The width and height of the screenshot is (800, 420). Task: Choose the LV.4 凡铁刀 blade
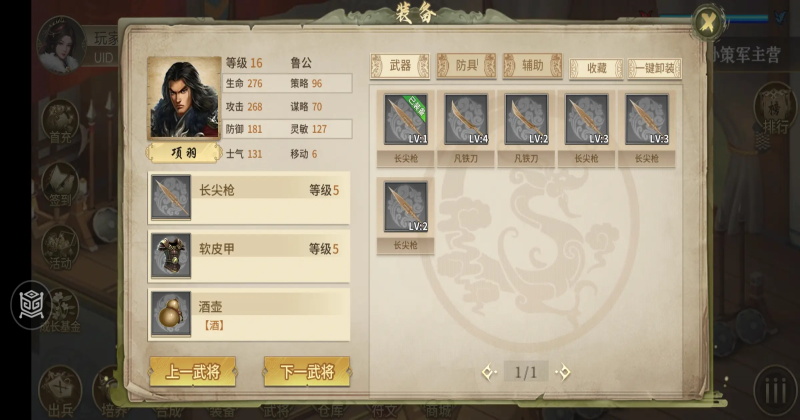[x=466, y=120]
